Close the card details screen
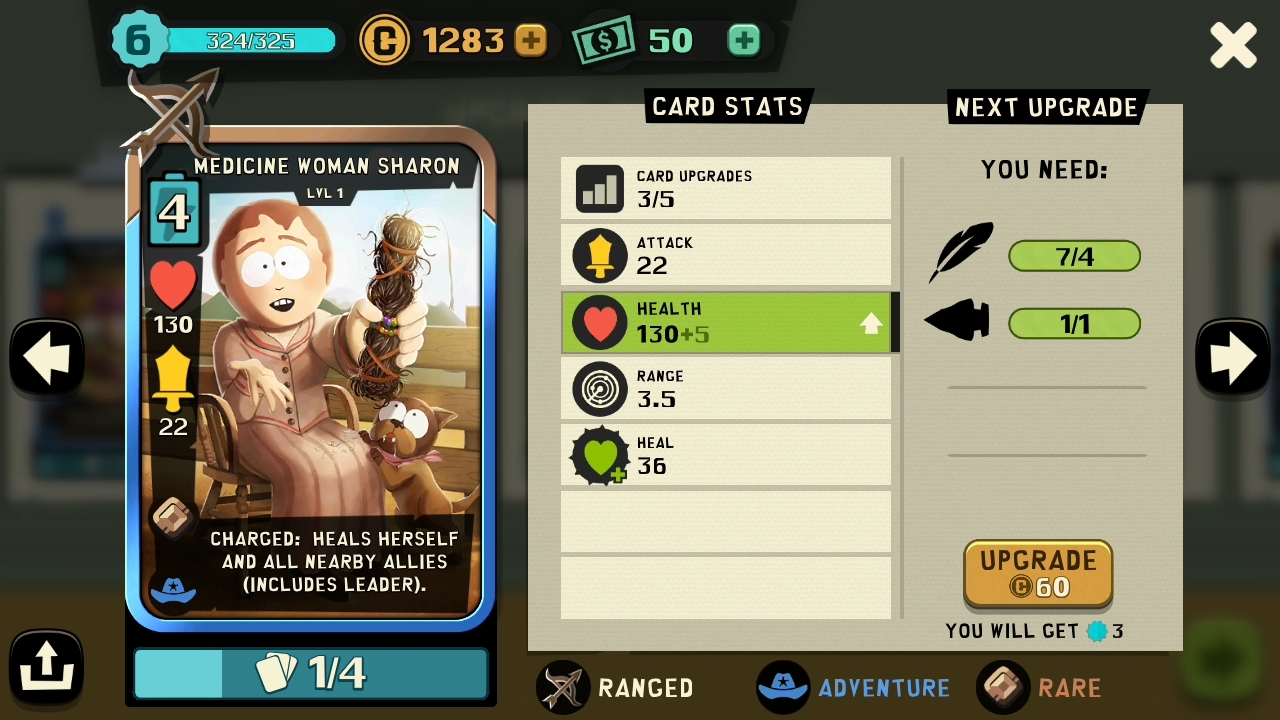The height and width of the screenshot is (720, 1280). [1233, 46]
